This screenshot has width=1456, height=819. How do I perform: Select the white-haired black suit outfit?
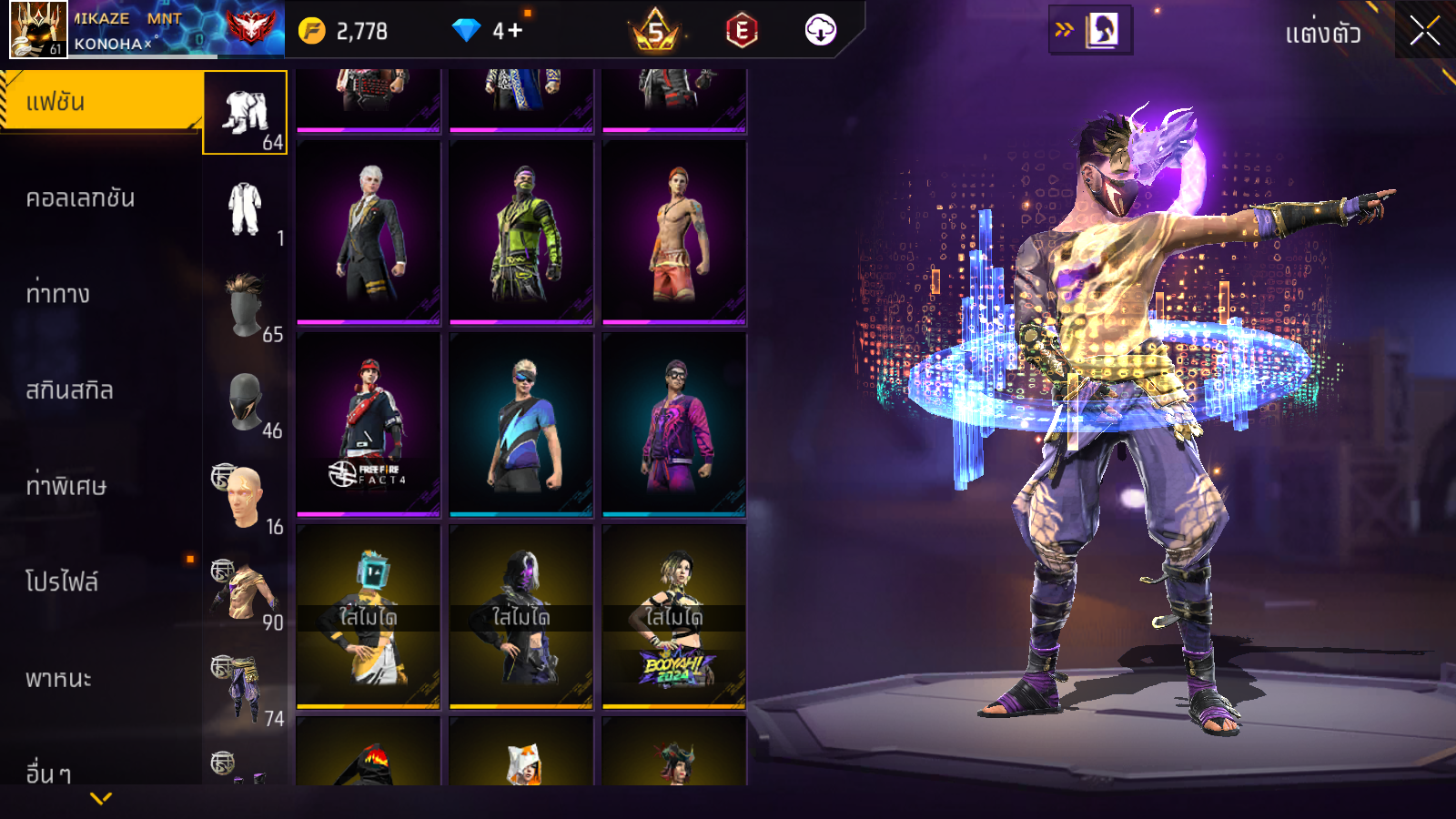point(369,233)
